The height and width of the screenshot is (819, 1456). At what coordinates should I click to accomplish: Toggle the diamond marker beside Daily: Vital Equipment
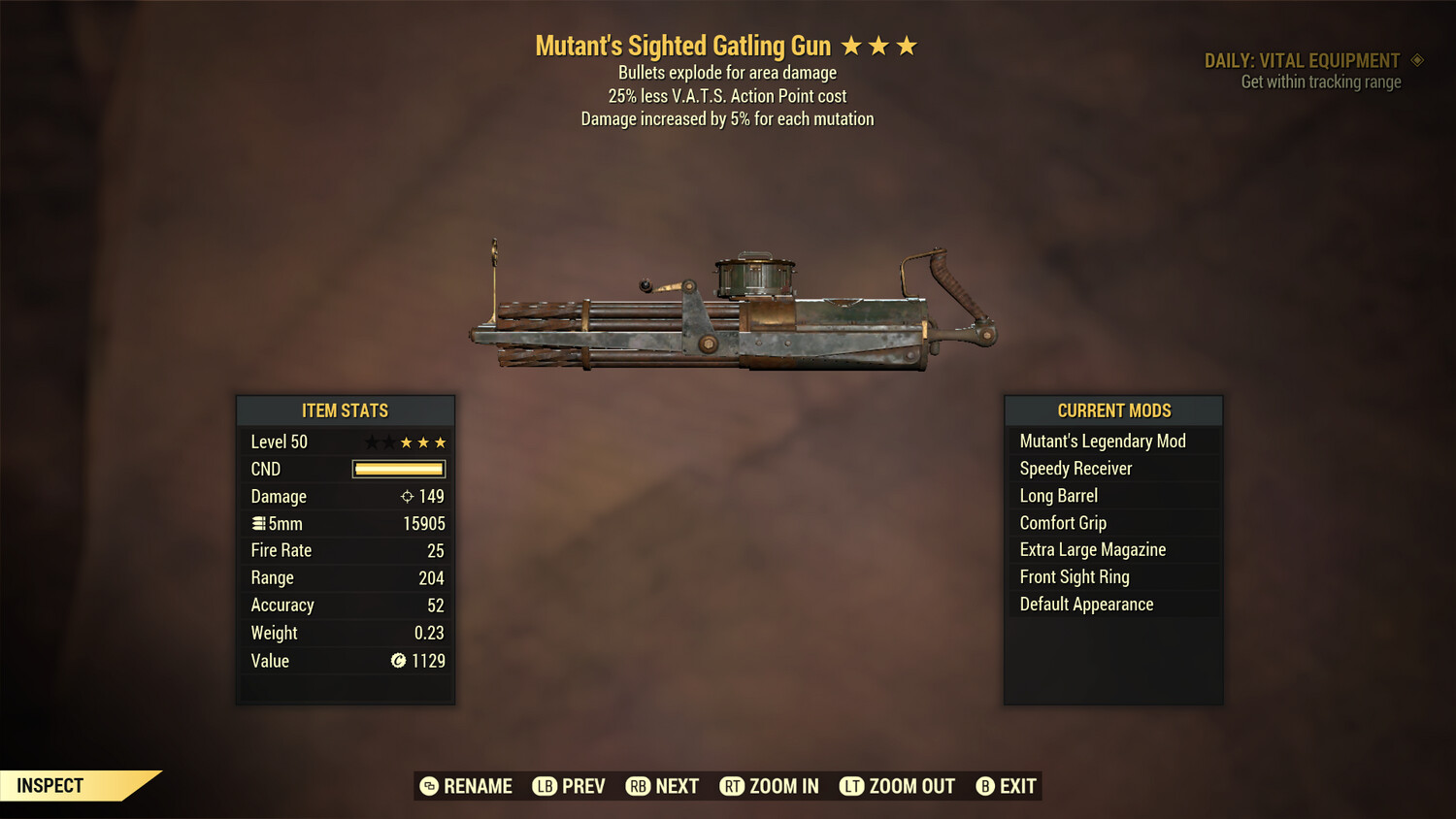[x=1417, y=60]
